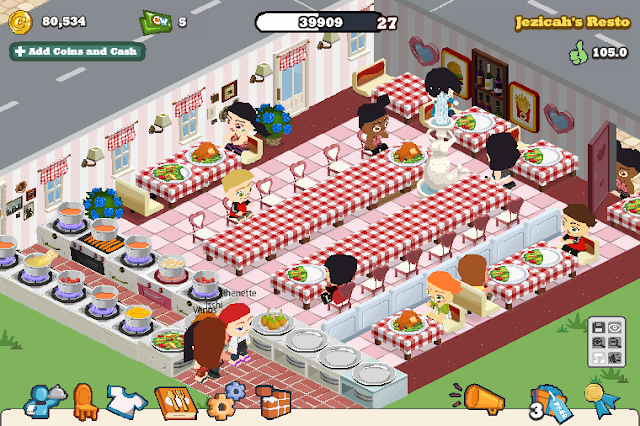Toggle the music note button
The height and width of the screenshot is (426, 640).
(x=597, y=358)
